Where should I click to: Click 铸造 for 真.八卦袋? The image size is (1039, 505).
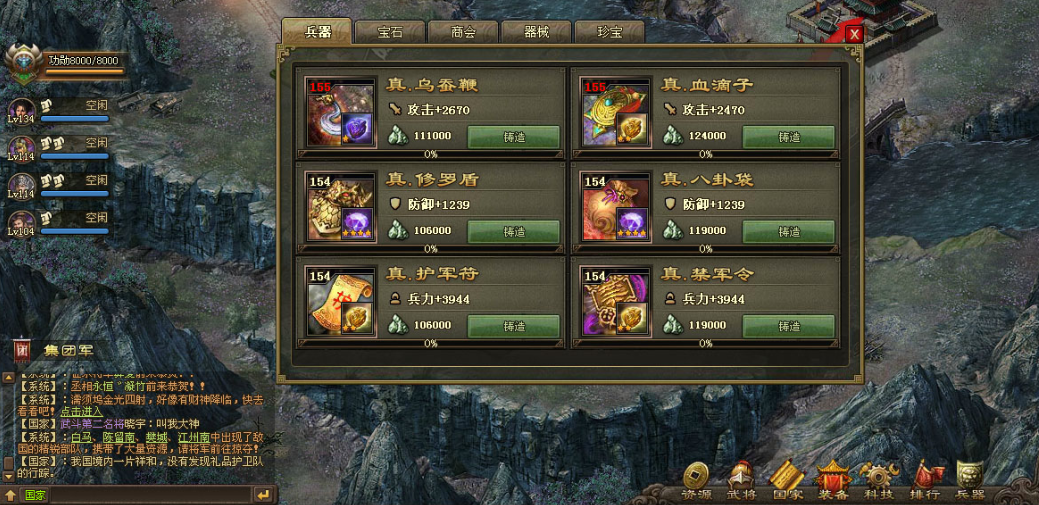coord(788,231)
